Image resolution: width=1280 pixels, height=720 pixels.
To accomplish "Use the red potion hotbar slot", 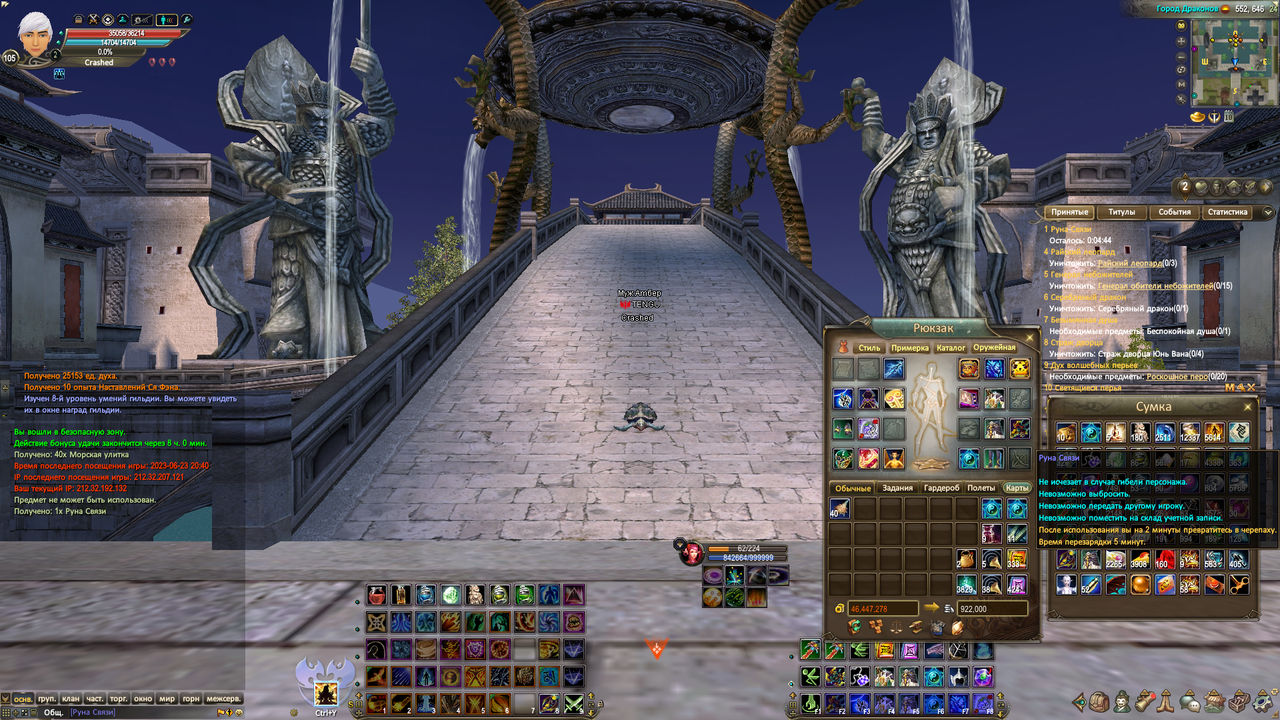I will click(x=376, y=595).
